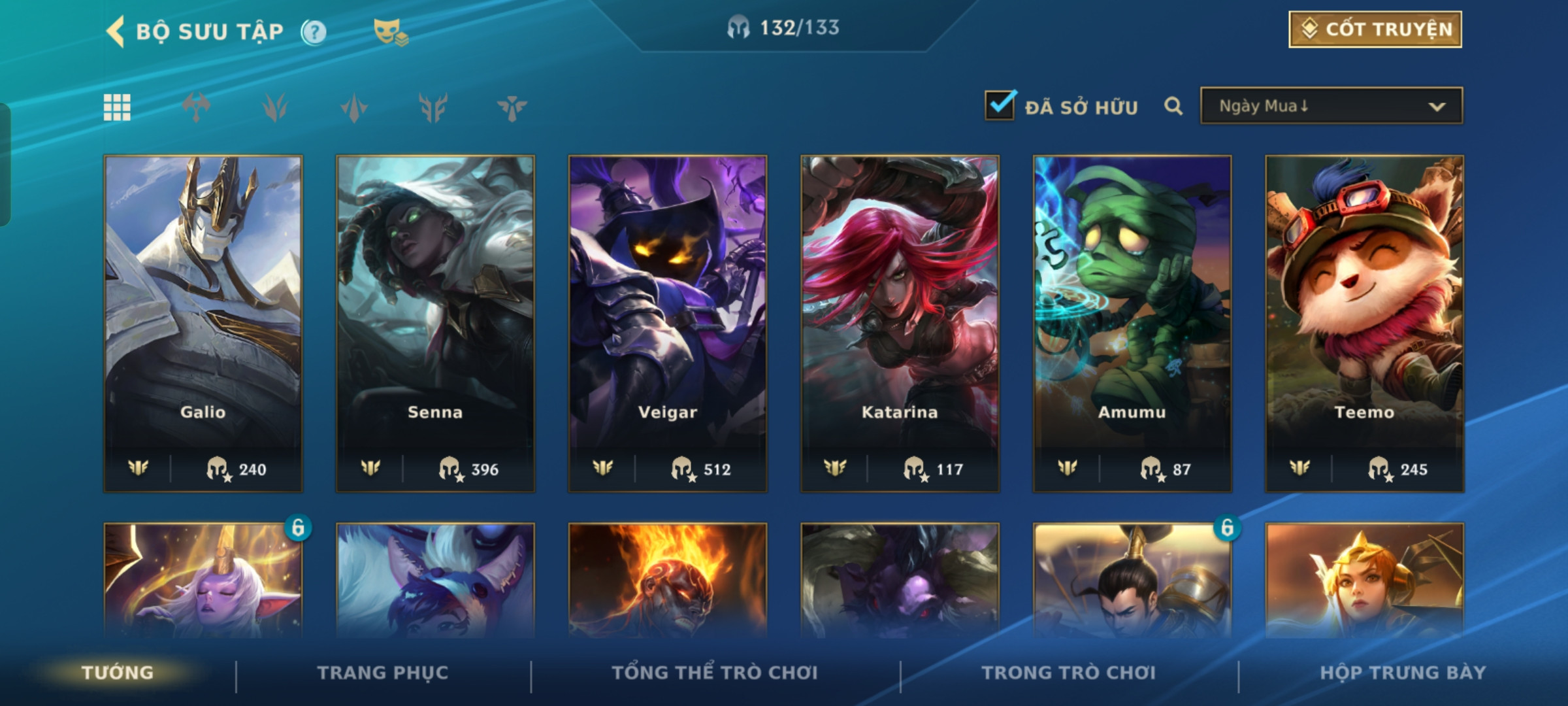1568x706 pixels.
Task: Choose the Senna champion card
Action: coord(435,323)
